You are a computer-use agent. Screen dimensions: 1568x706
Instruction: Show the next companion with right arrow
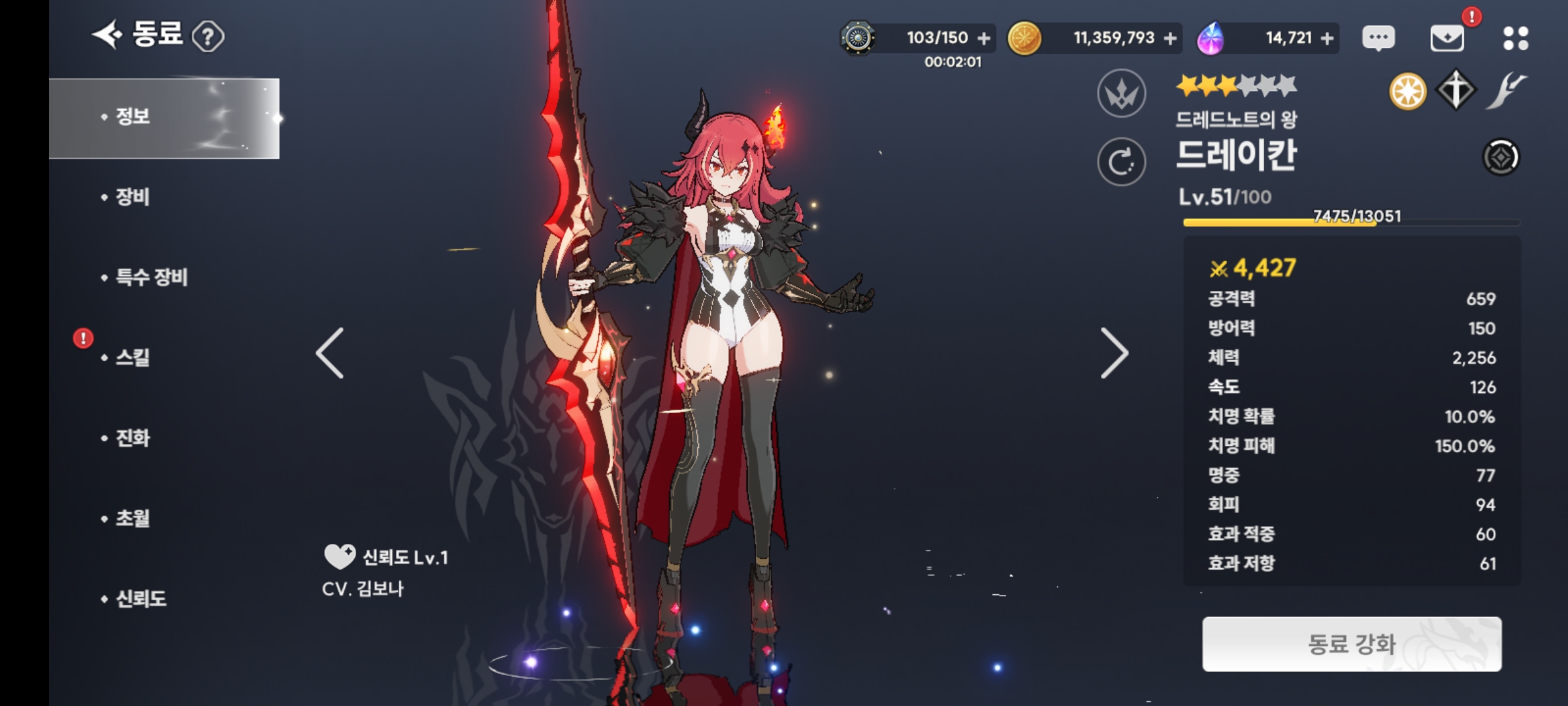click(x=1114, y=353)
